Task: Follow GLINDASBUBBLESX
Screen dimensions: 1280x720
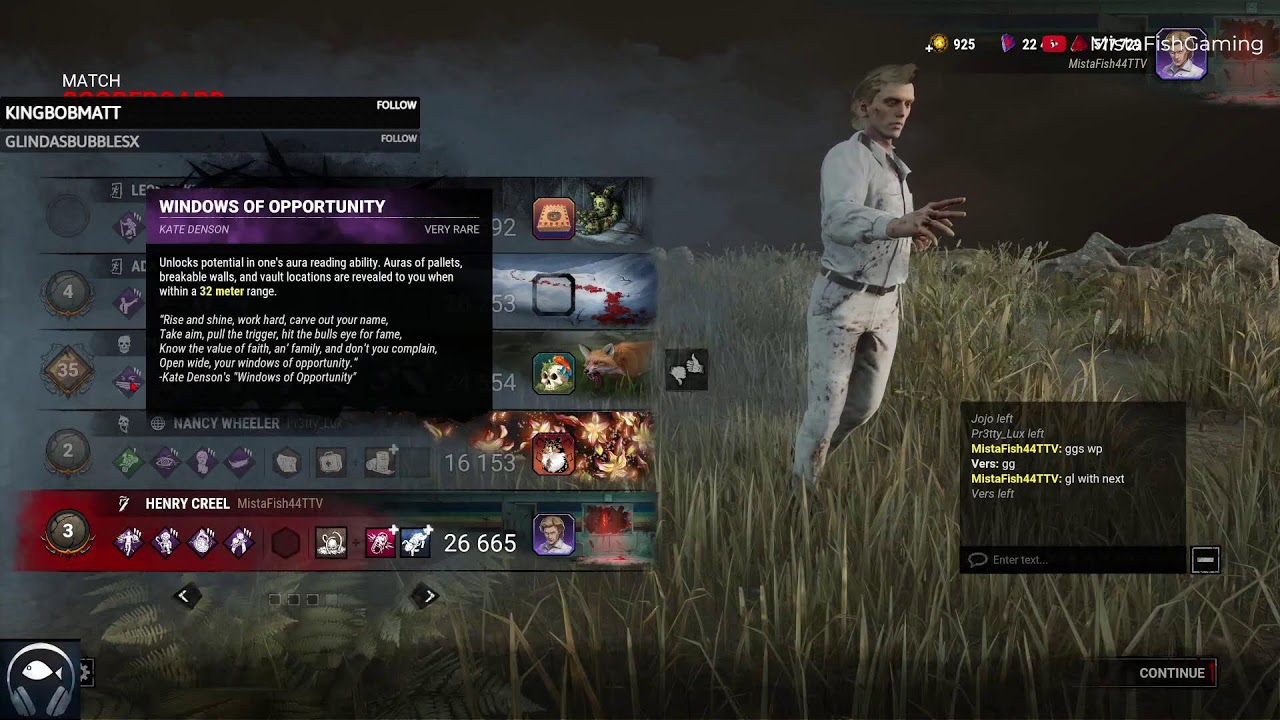Action: coord(398,139)
